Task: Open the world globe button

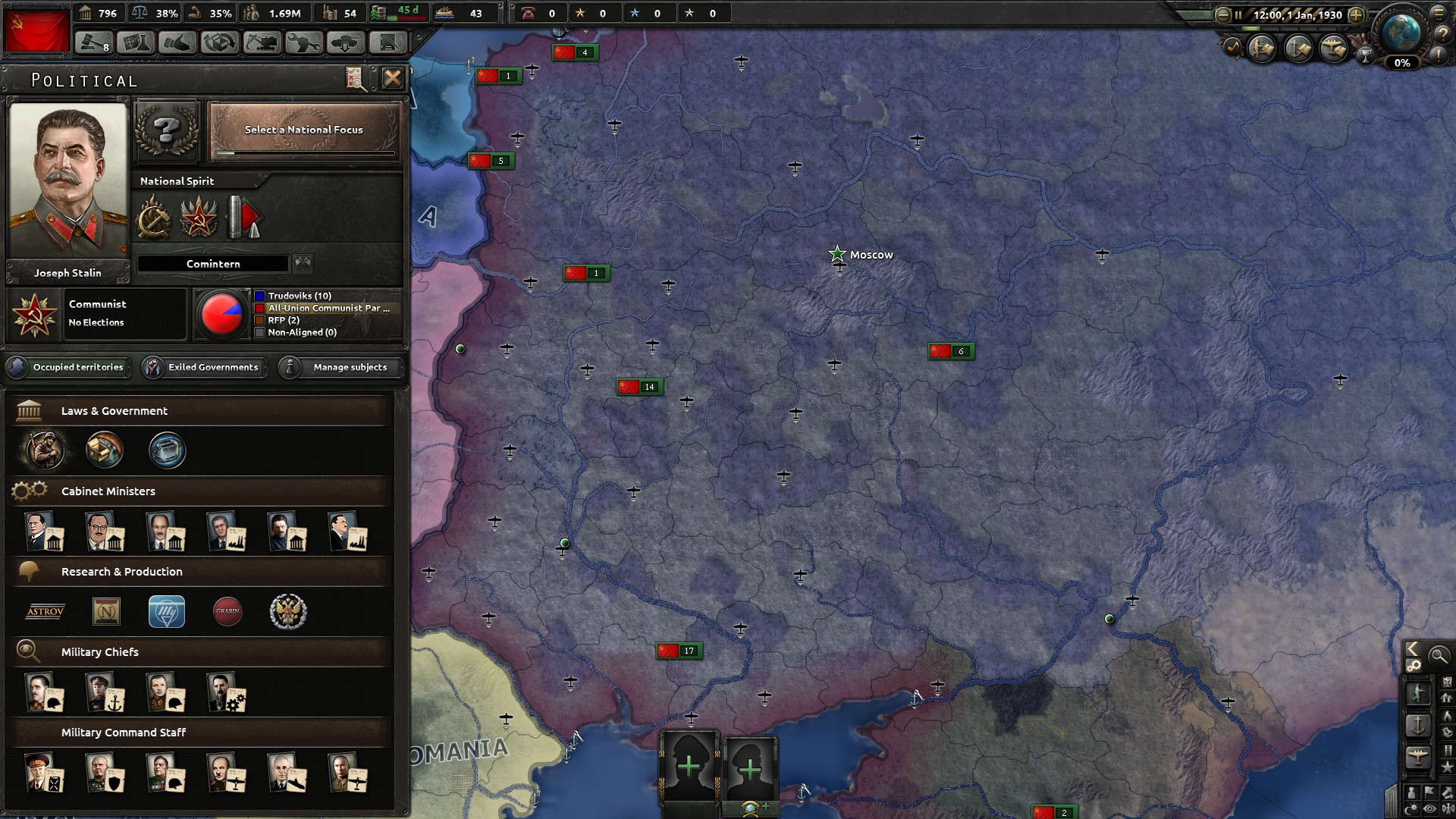Action: (1401, 32)
